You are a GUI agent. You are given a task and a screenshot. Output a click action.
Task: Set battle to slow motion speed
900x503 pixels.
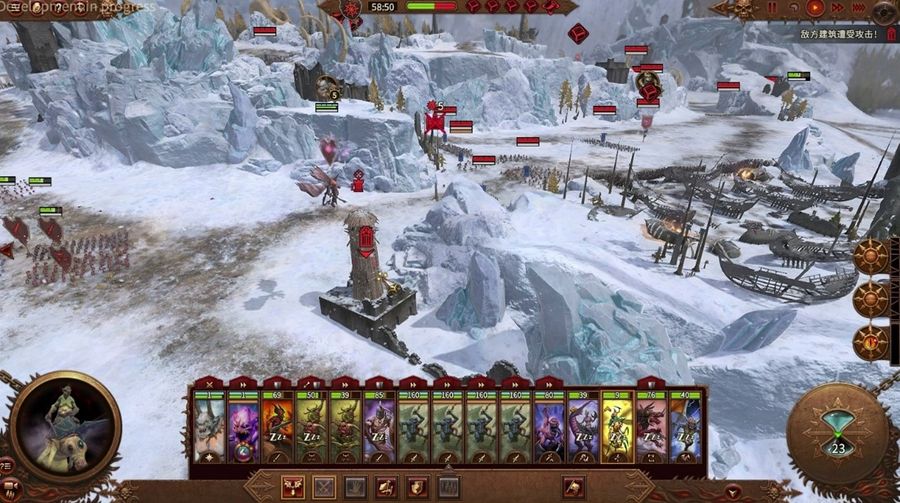pos(795,8)
